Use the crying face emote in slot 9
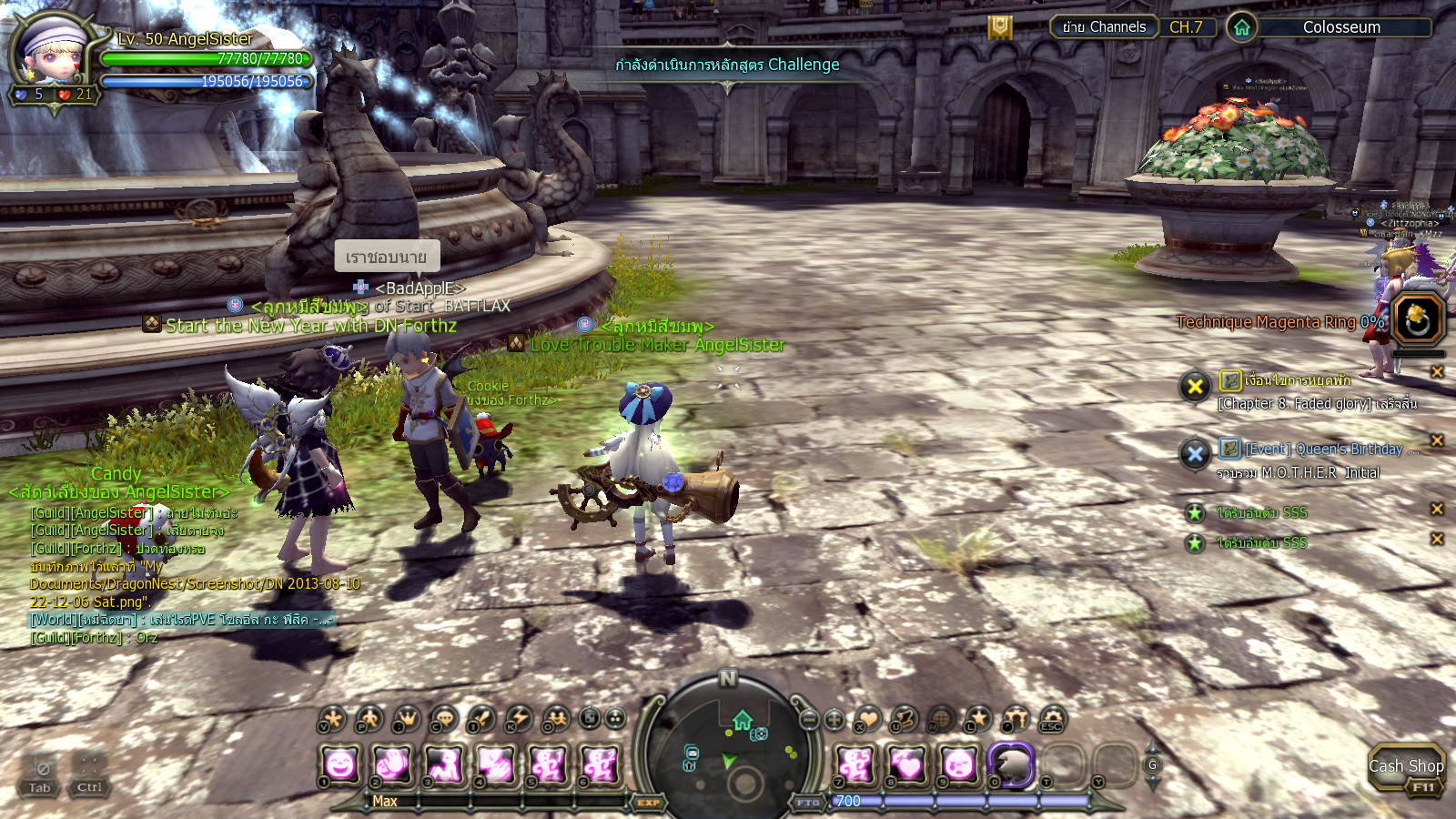1456x819 pixels. pyautogui.click(x=959, y=764)
